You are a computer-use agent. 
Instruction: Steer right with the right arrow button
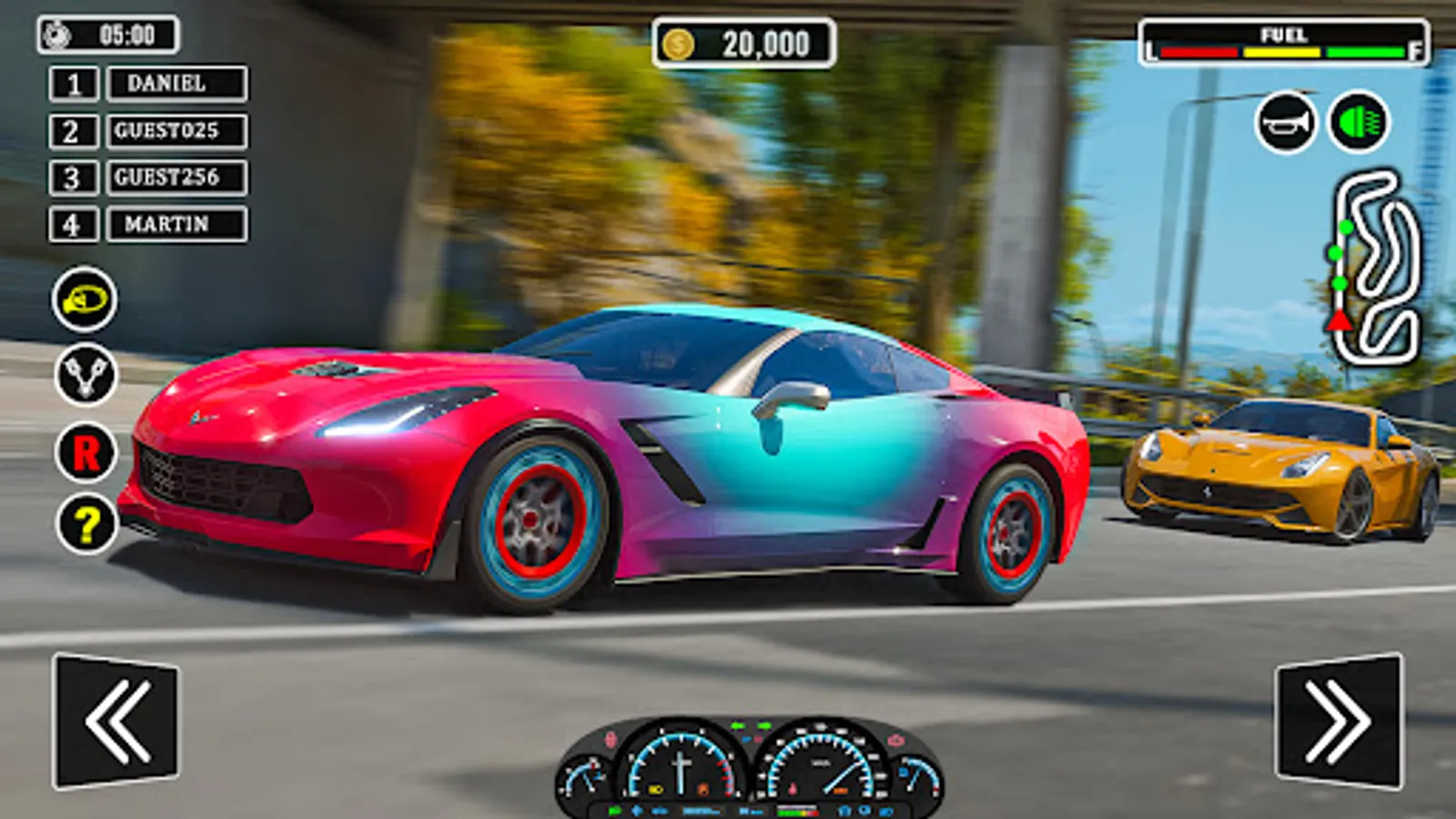(1339, 721)
